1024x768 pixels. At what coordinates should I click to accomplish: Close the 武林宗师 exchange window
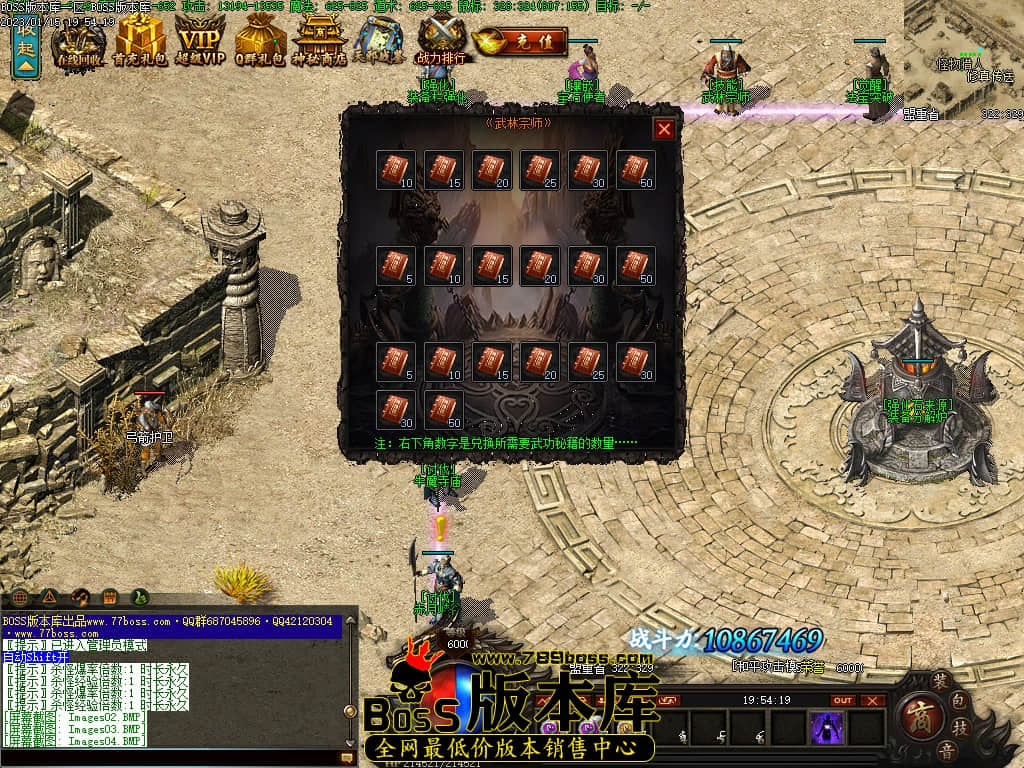pyautogui.click(x=664, y=129)
